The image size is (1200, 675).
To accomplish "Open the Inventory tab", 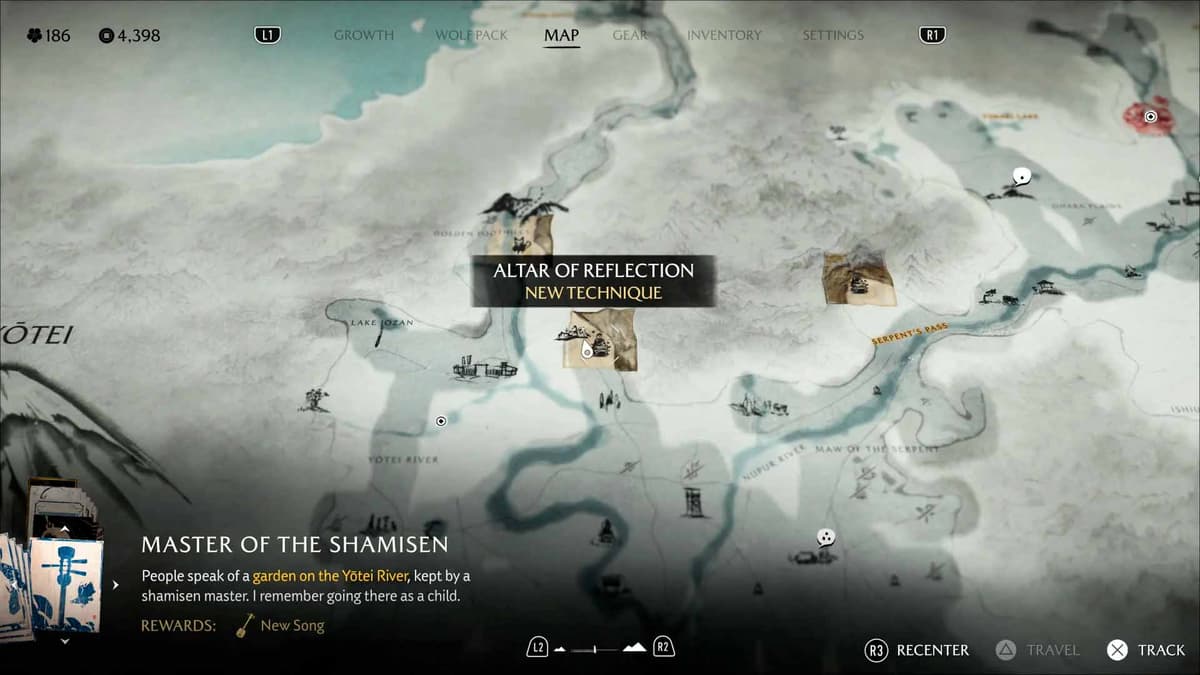I will [x=724, y=35].
